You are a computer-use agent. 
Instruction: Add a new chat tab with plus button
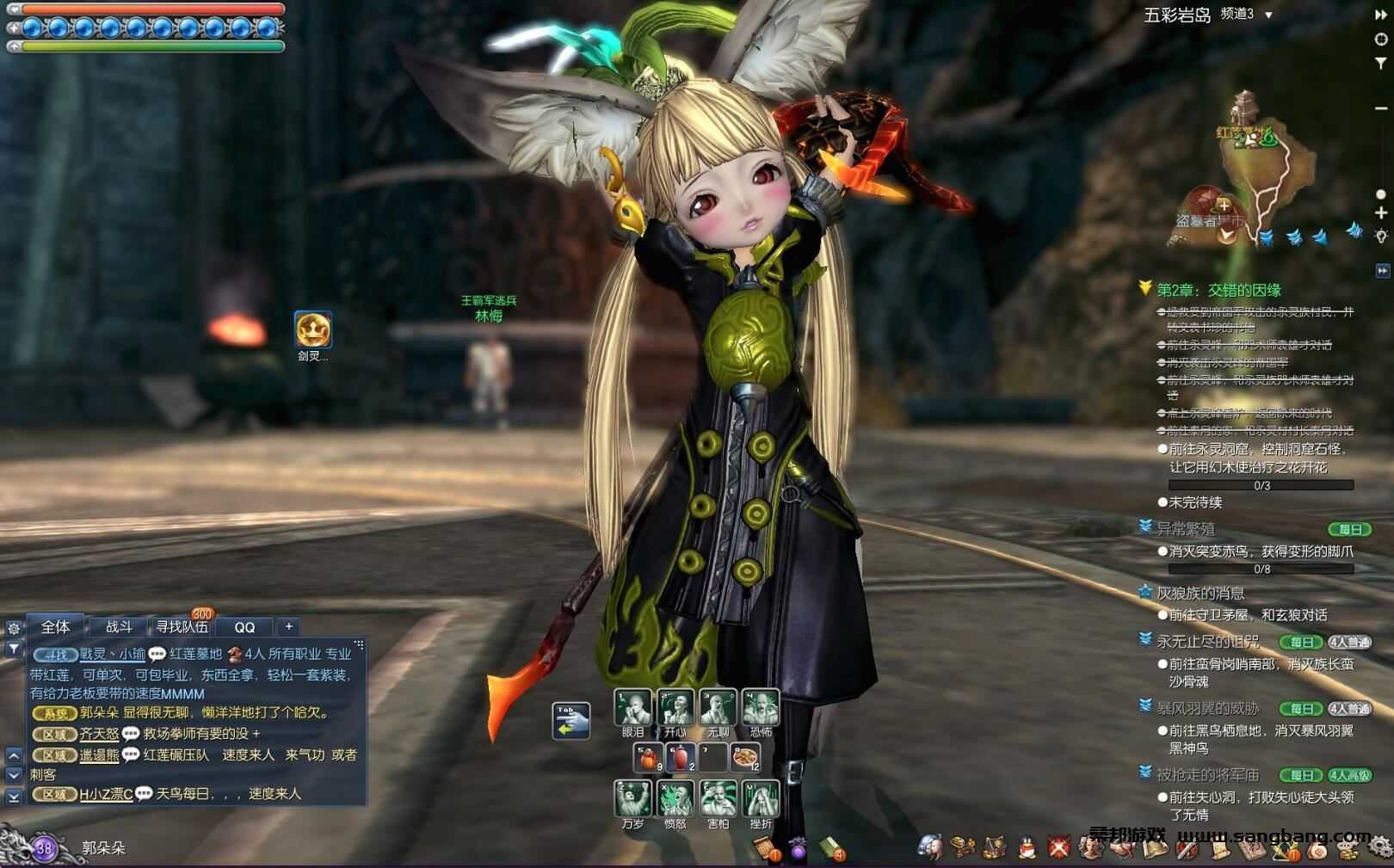[289, 627]
